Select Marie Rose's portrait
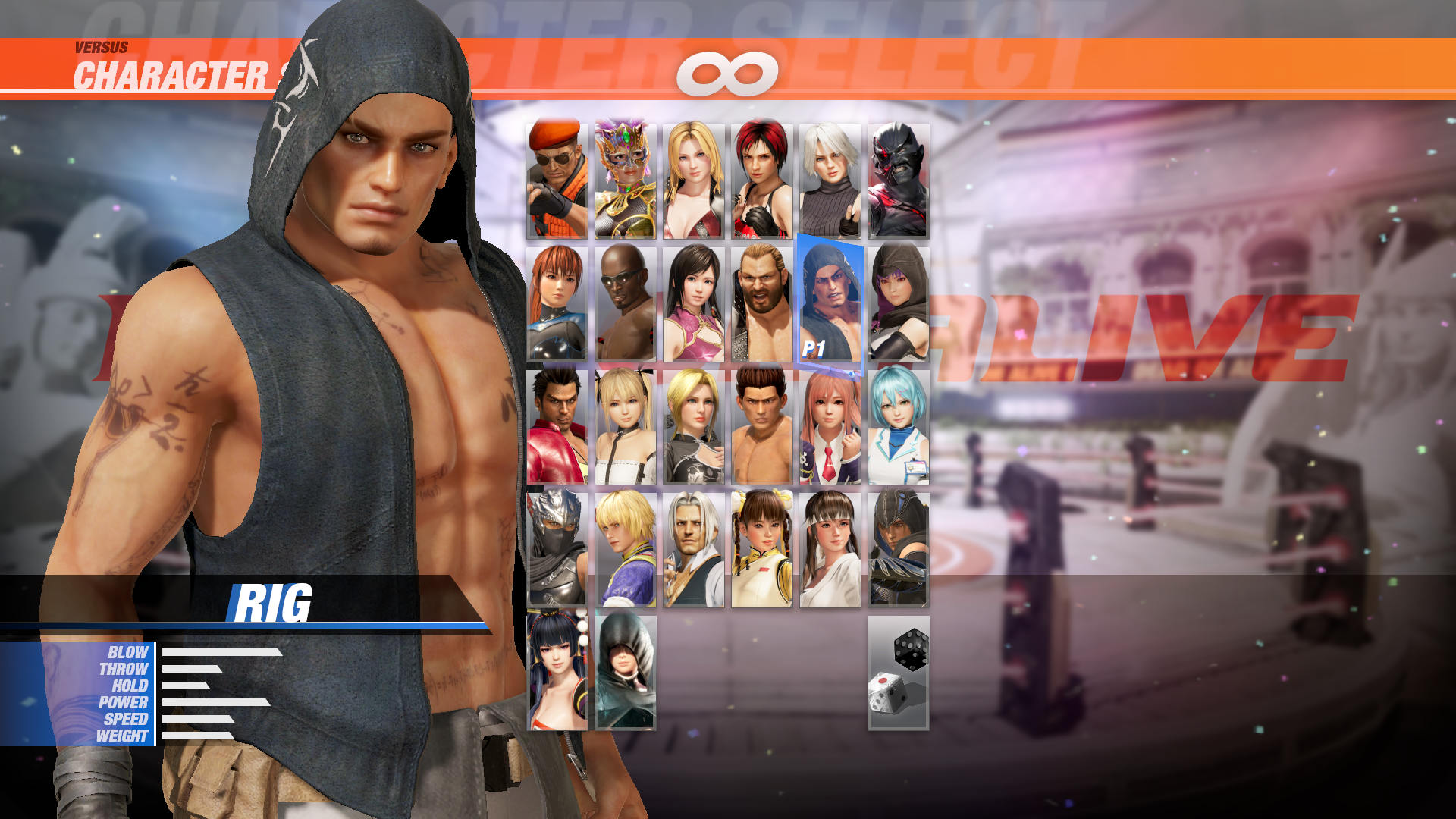This screenshot has height=819, width=1456. click(625, 428)
